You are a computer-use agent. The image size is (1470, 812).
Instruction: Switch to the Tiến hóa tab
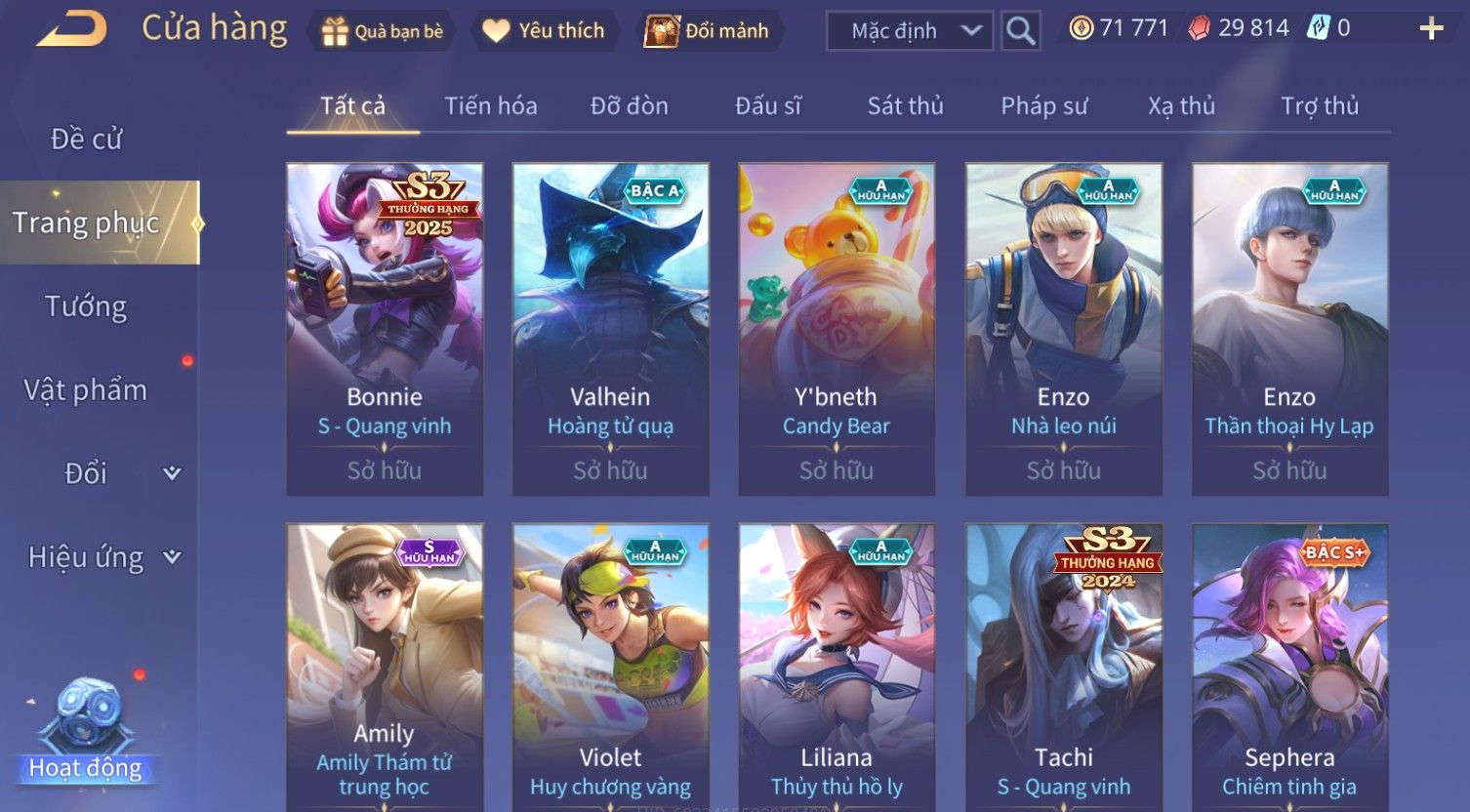[490, 105]
